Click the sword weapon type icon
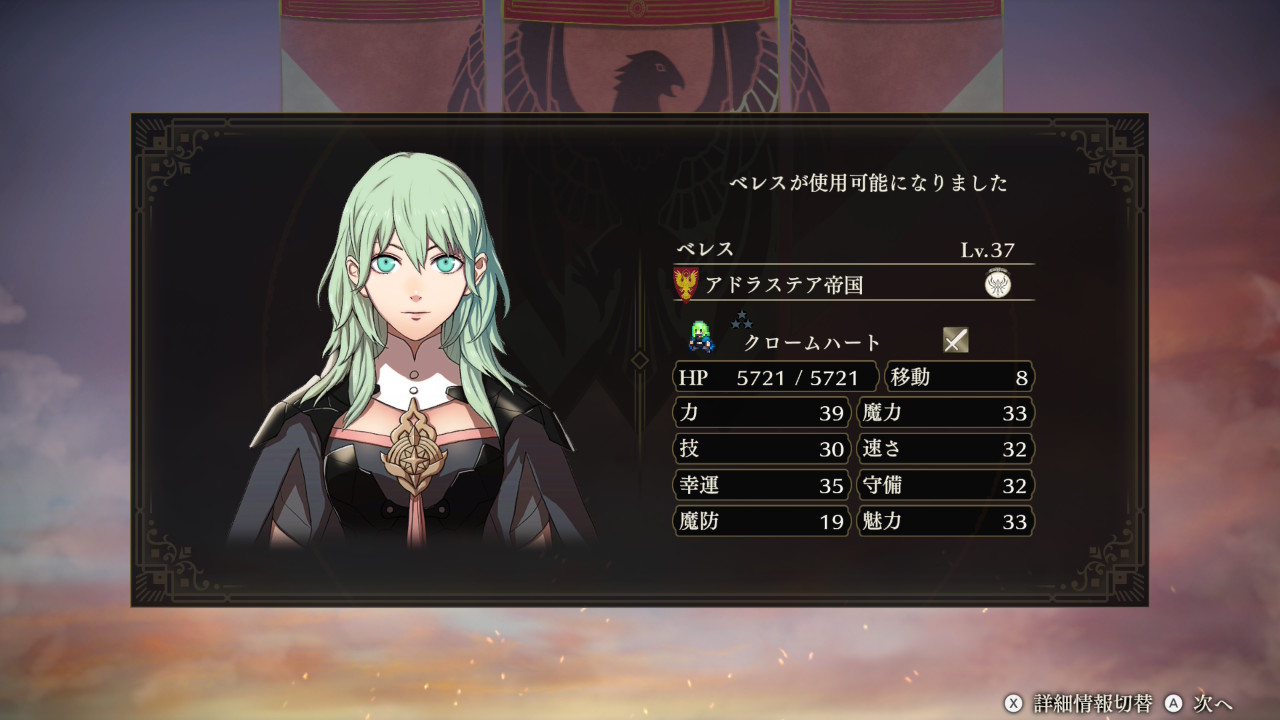Image resolution: width=1280 pixels, height=720 pixels. 956,341
